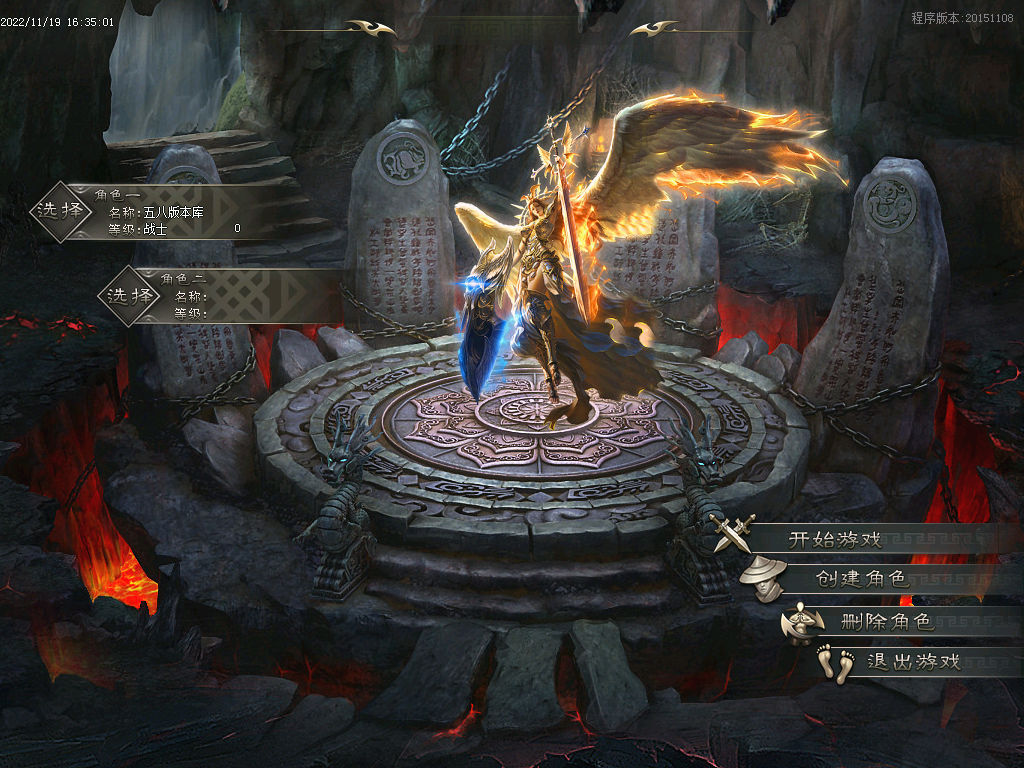Click the 选择 button for 角色一

pyautogui.click(x=60, y=210)
